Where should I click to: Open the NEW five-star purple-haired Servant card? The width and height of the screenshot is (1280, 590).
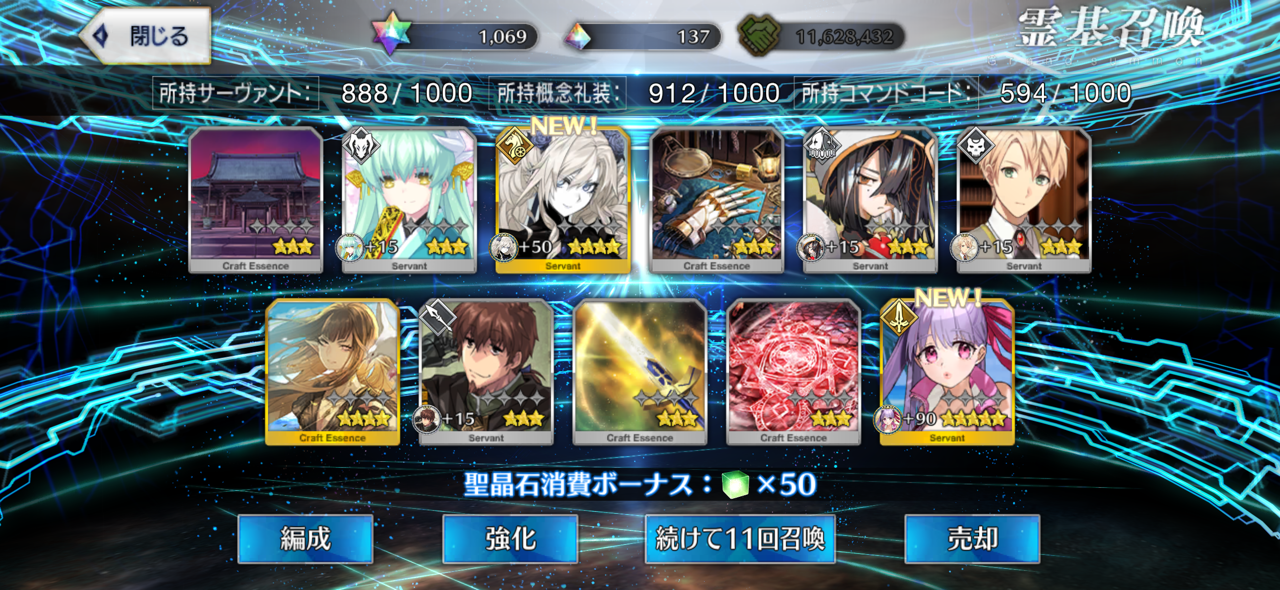947,371
